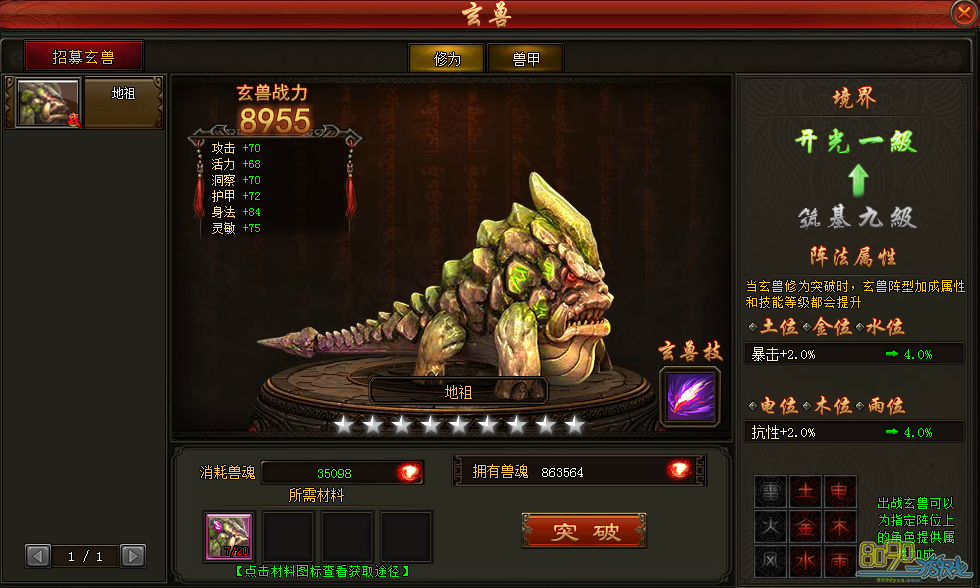Select the 火 formation tile
The height and width of the screenshot is (588, 980).
pyautogui.click(x=772, y=525)
